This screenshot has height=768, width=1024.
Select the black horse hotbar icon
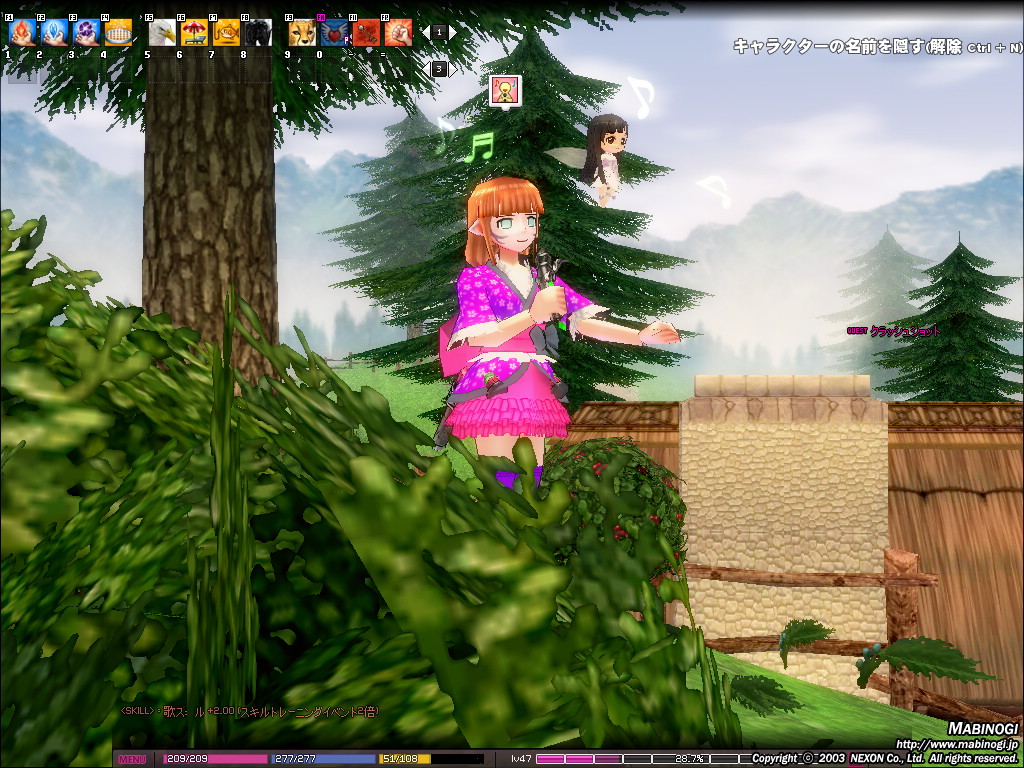258,33
